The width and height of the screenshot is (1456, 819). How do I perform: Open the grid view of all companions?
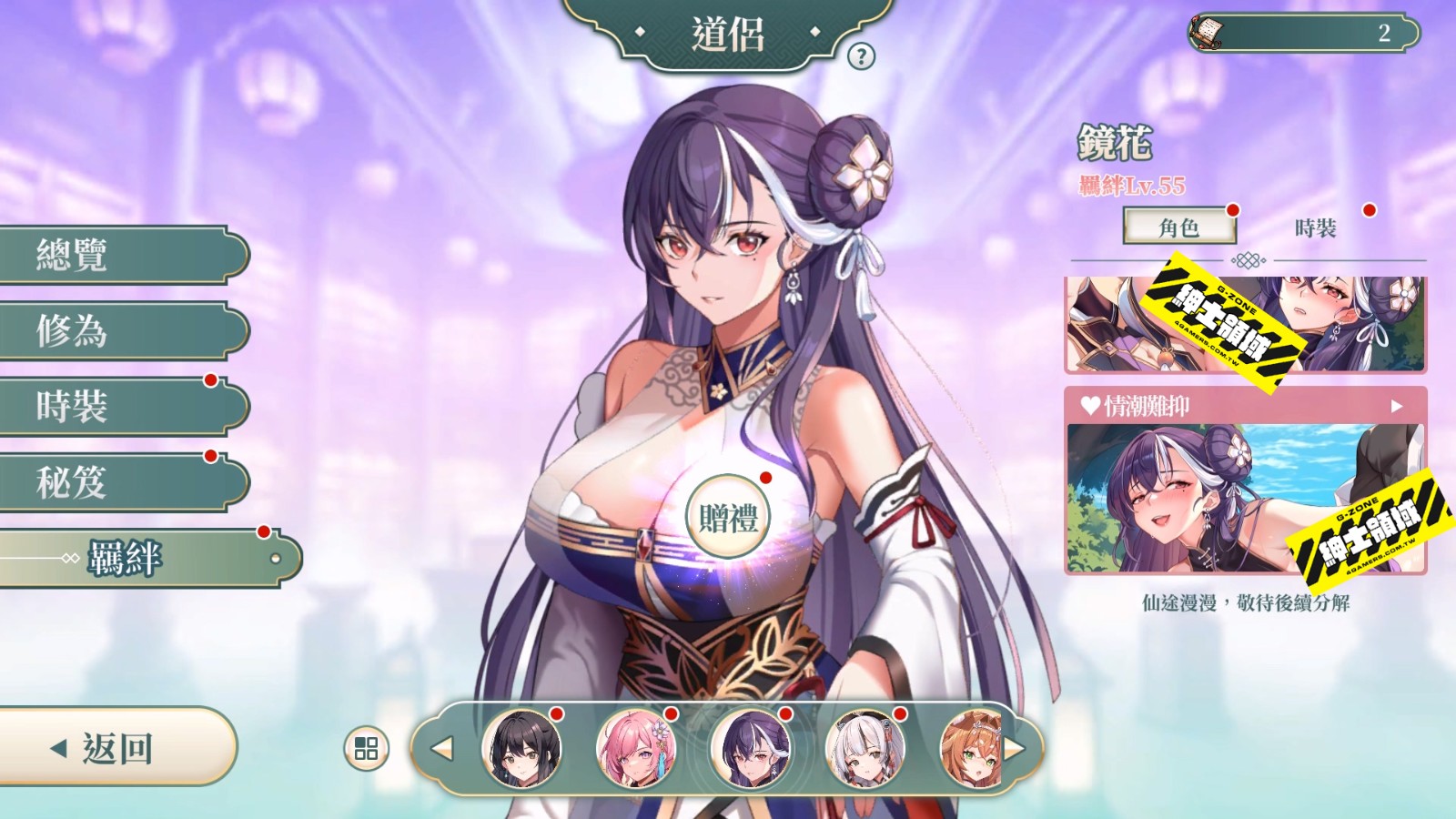coord(366,748)
